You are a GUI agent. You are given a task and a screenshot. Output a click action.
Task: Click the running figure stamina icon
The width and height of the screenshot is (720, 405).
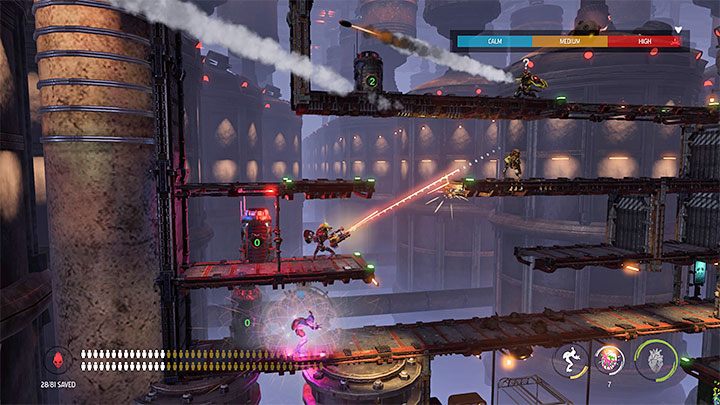point(570,360)
